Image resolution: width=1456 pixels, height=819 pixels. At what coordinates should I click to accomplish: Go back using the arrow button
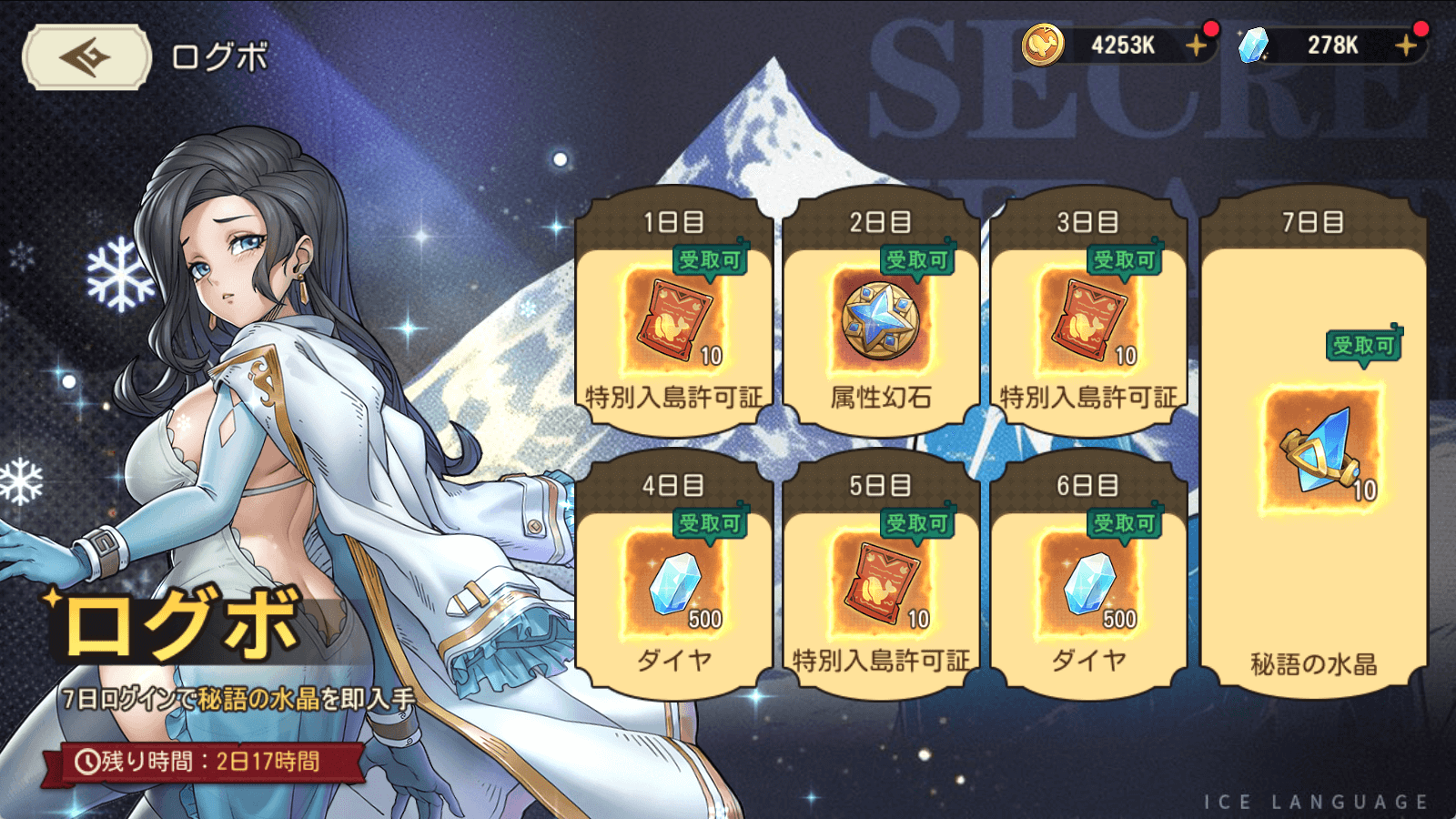coord(86,57)
